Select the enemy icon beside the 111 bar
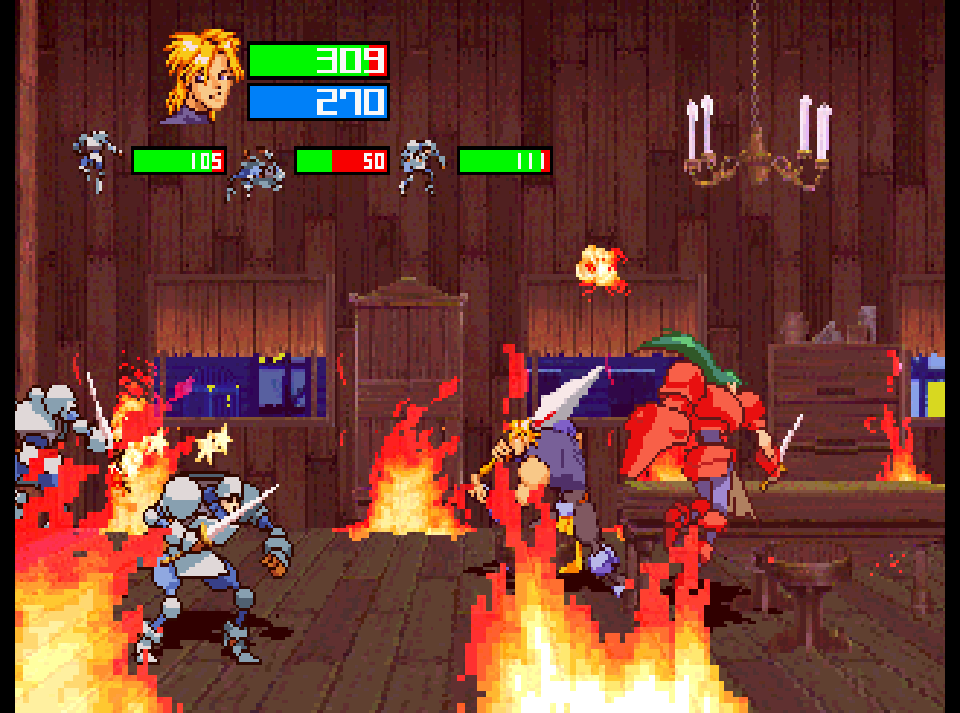 point(423,163)
